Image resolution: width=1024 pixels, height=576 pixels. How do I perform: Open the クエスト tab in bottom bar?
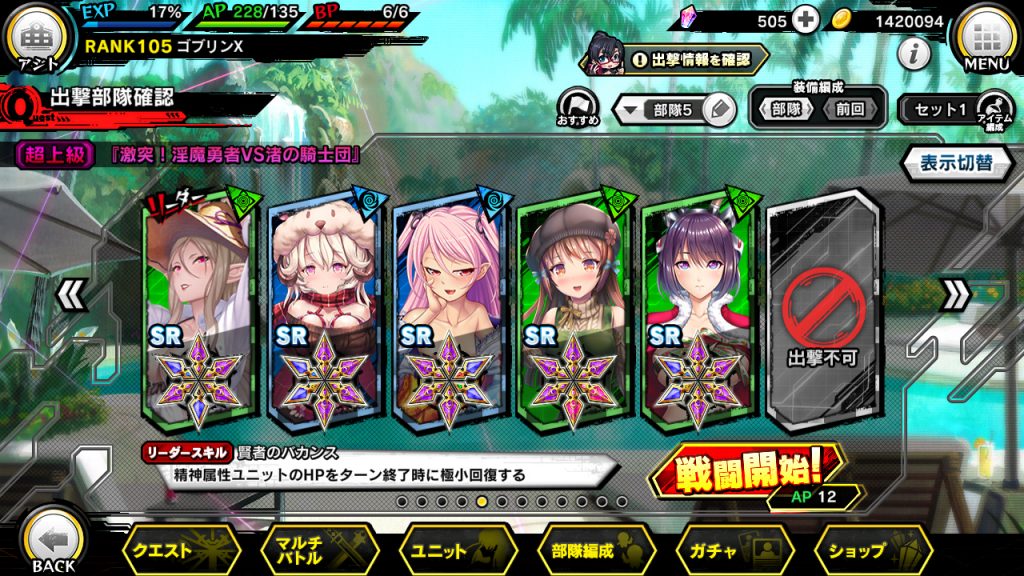[x=180, y=550]
